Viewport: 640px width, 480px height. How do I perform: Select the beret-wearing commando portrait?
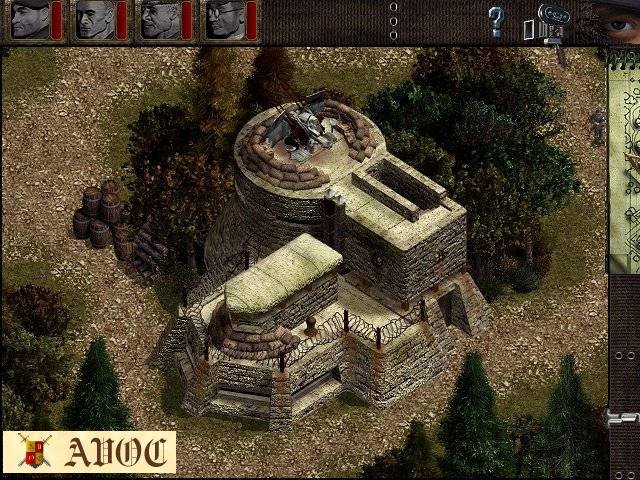(30, 20)
